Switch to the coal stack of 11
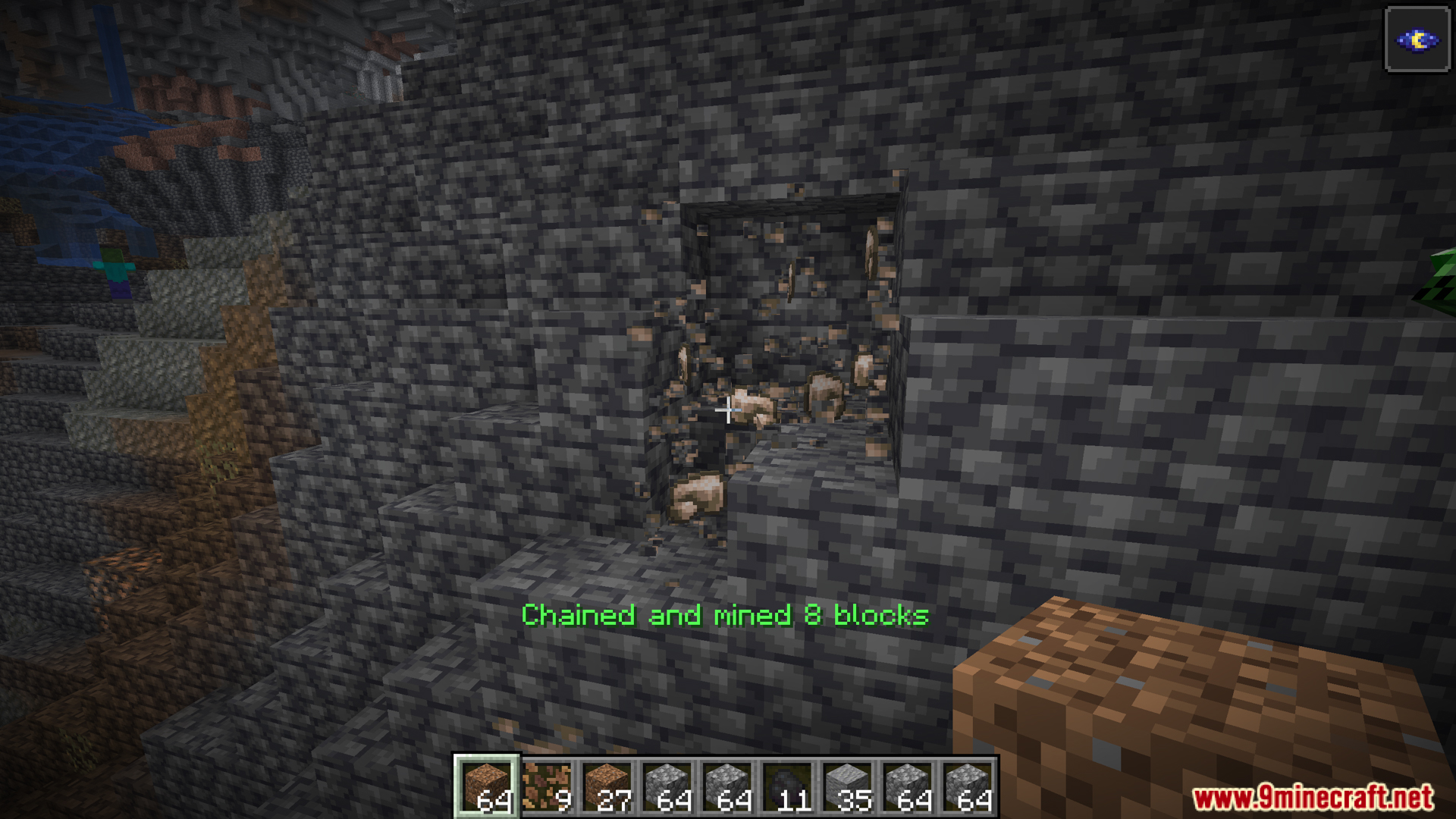 pyautogui.click(x=787, y=786)
